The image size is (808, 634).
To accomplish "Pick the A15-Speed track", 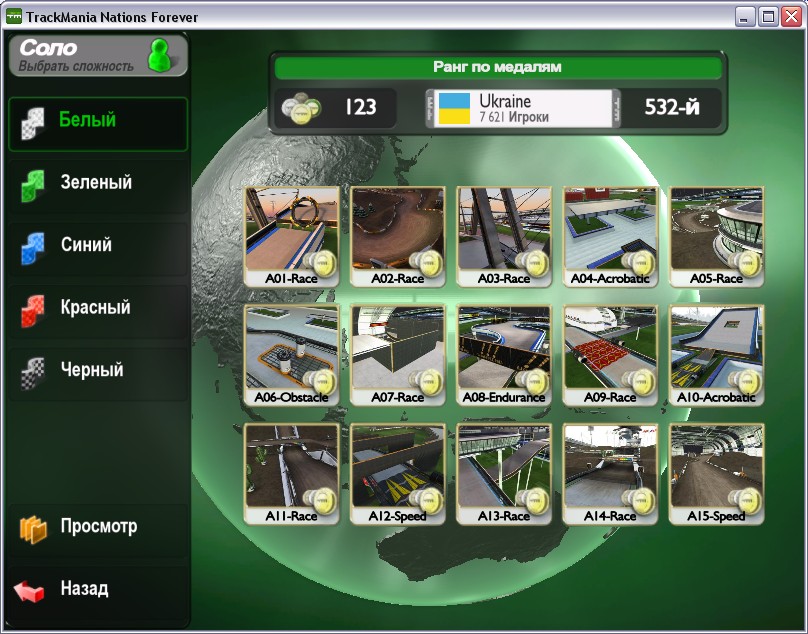I will coord(716,474).
